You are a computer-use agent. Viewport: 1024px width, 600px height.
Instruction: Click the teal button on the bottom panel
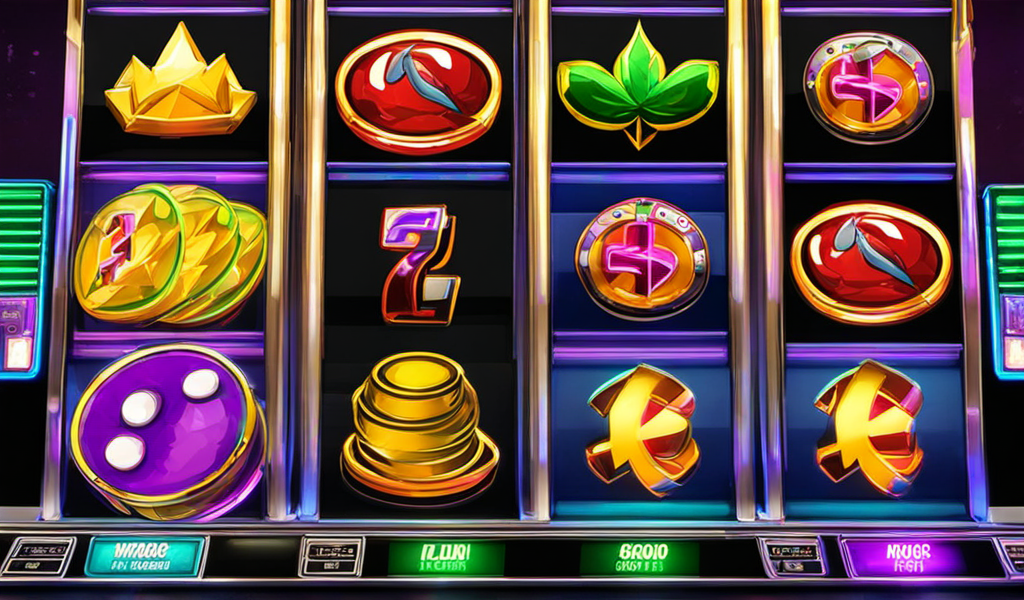[145, 556]
